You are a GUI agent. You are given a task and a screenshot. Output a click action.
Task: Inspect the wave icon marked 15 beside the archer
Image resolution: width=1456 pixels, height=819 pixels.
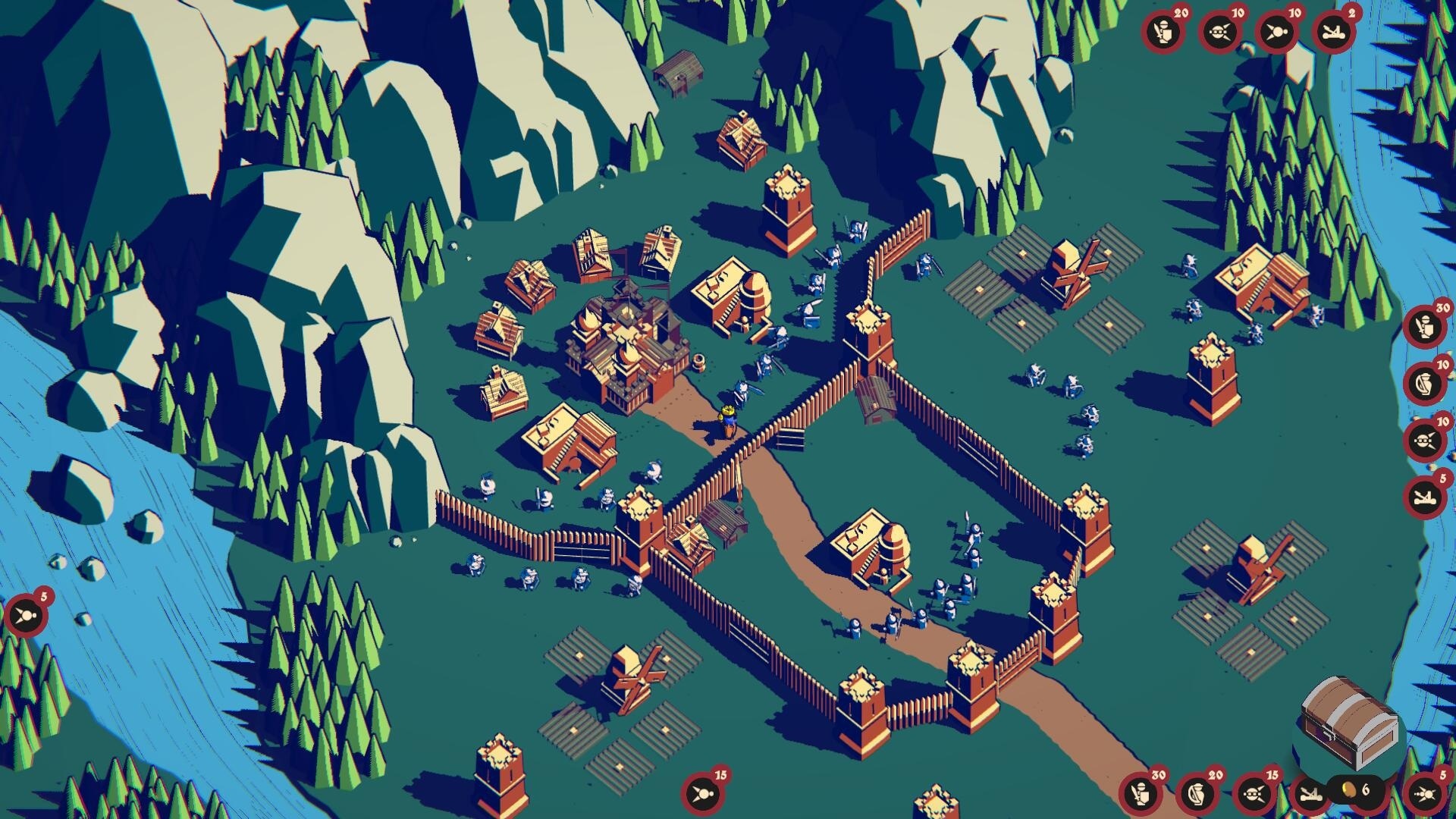1254,794
